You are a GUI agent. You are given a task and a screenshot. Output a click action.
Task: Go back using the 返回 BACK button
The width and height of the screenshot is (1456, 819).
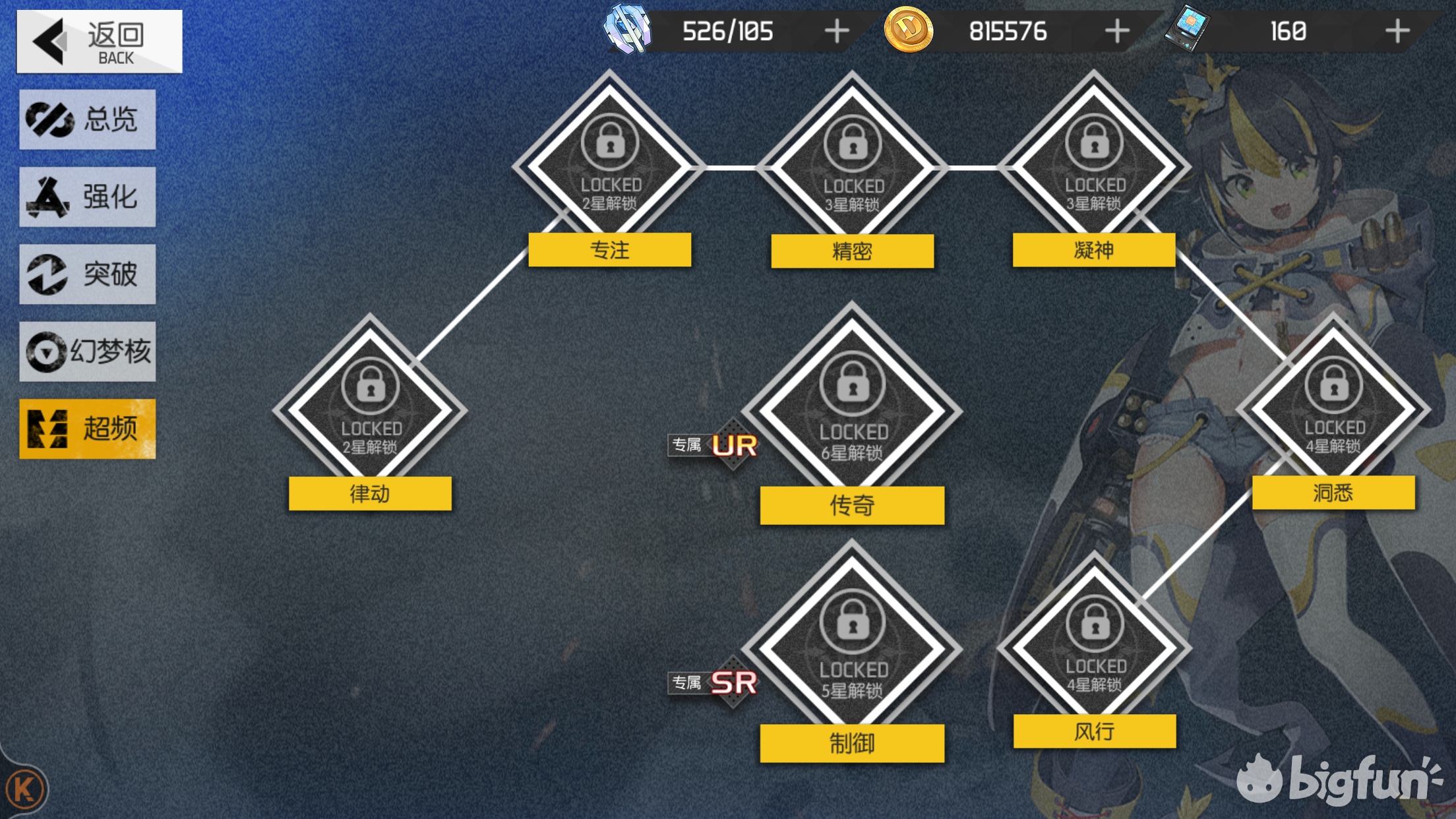(x=100, y=42)
